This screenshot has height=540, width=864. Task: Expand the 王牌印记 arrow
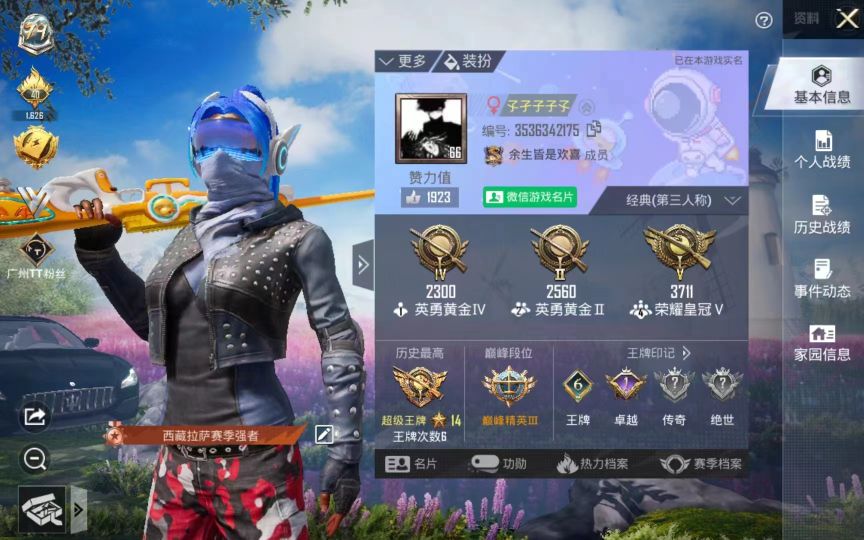click(686, 353)
